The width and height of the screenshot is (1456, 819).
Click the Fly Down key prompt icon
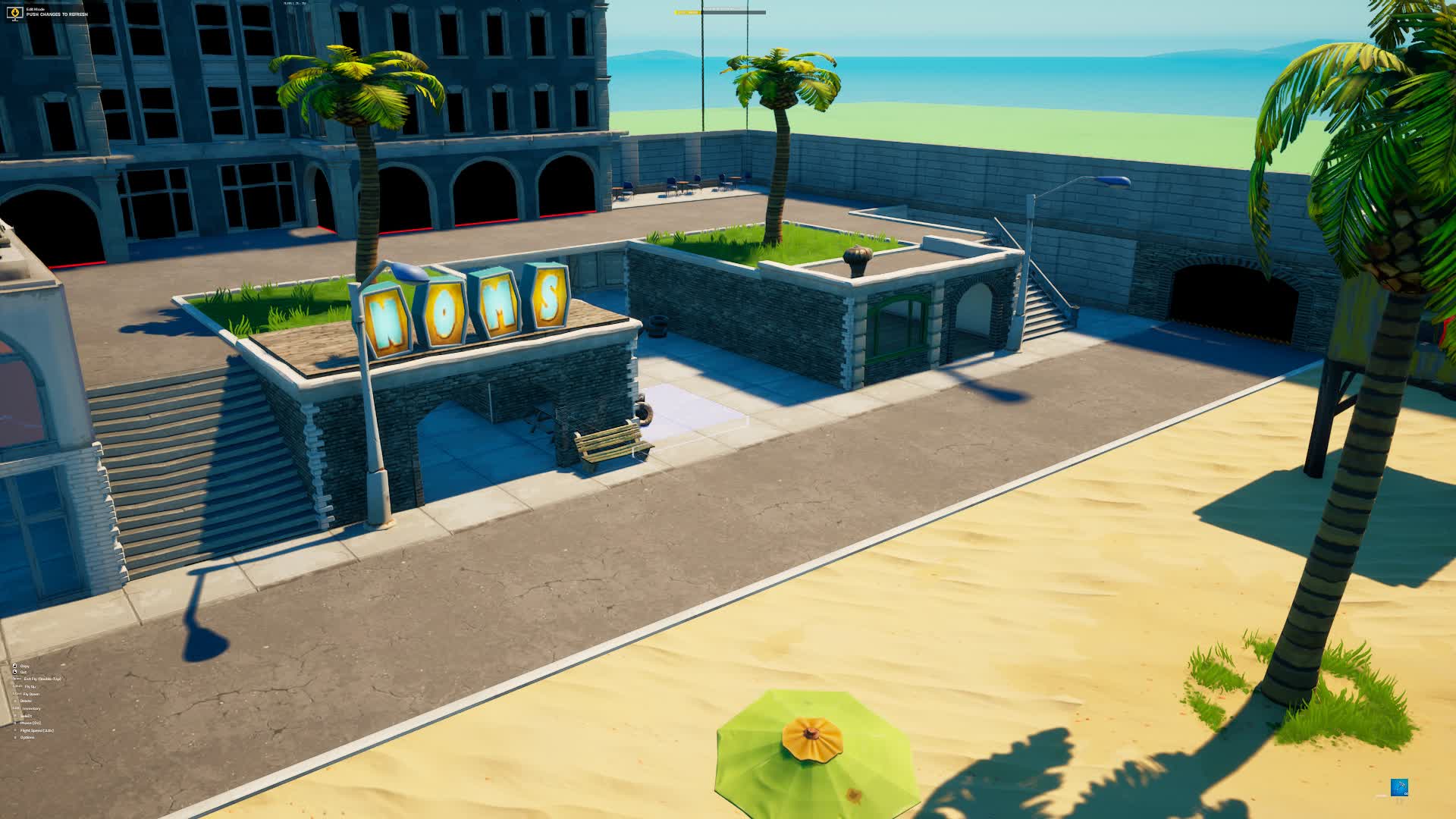click(x=16, y=694)
